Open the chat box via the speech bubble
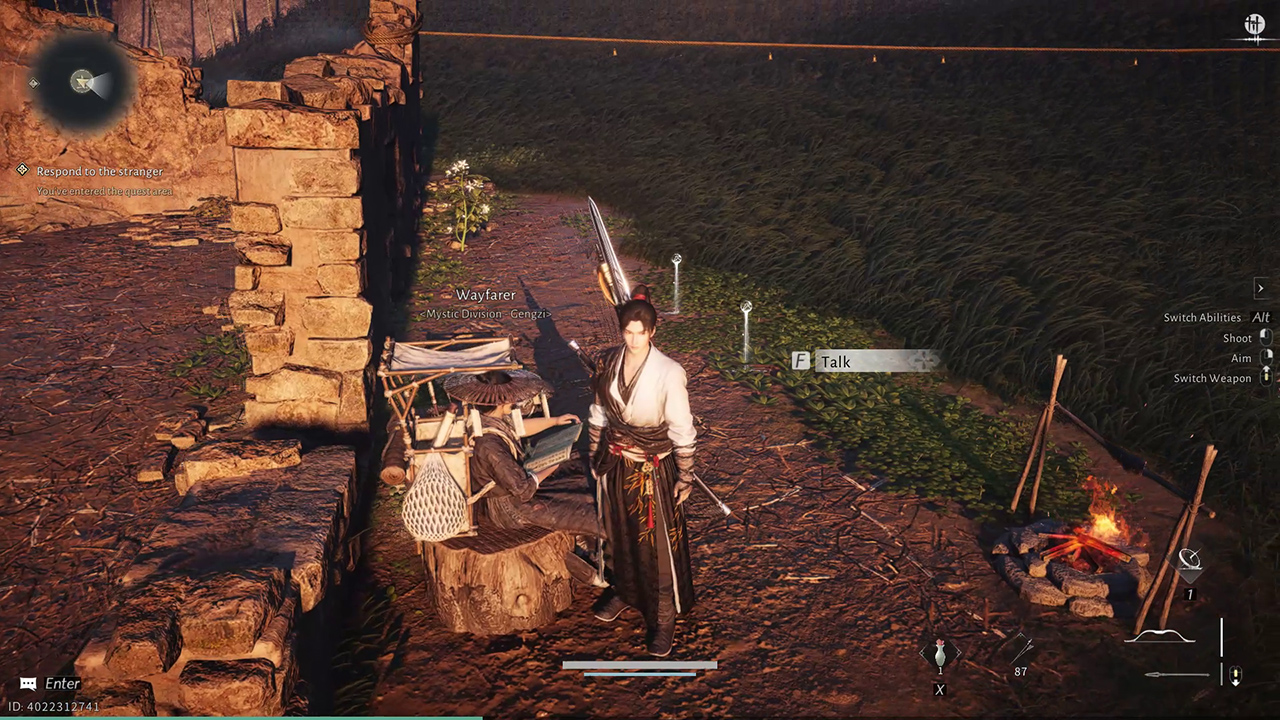Viewport: 1280px width, 720px height. pyautogui.click(x=28, y=684)
